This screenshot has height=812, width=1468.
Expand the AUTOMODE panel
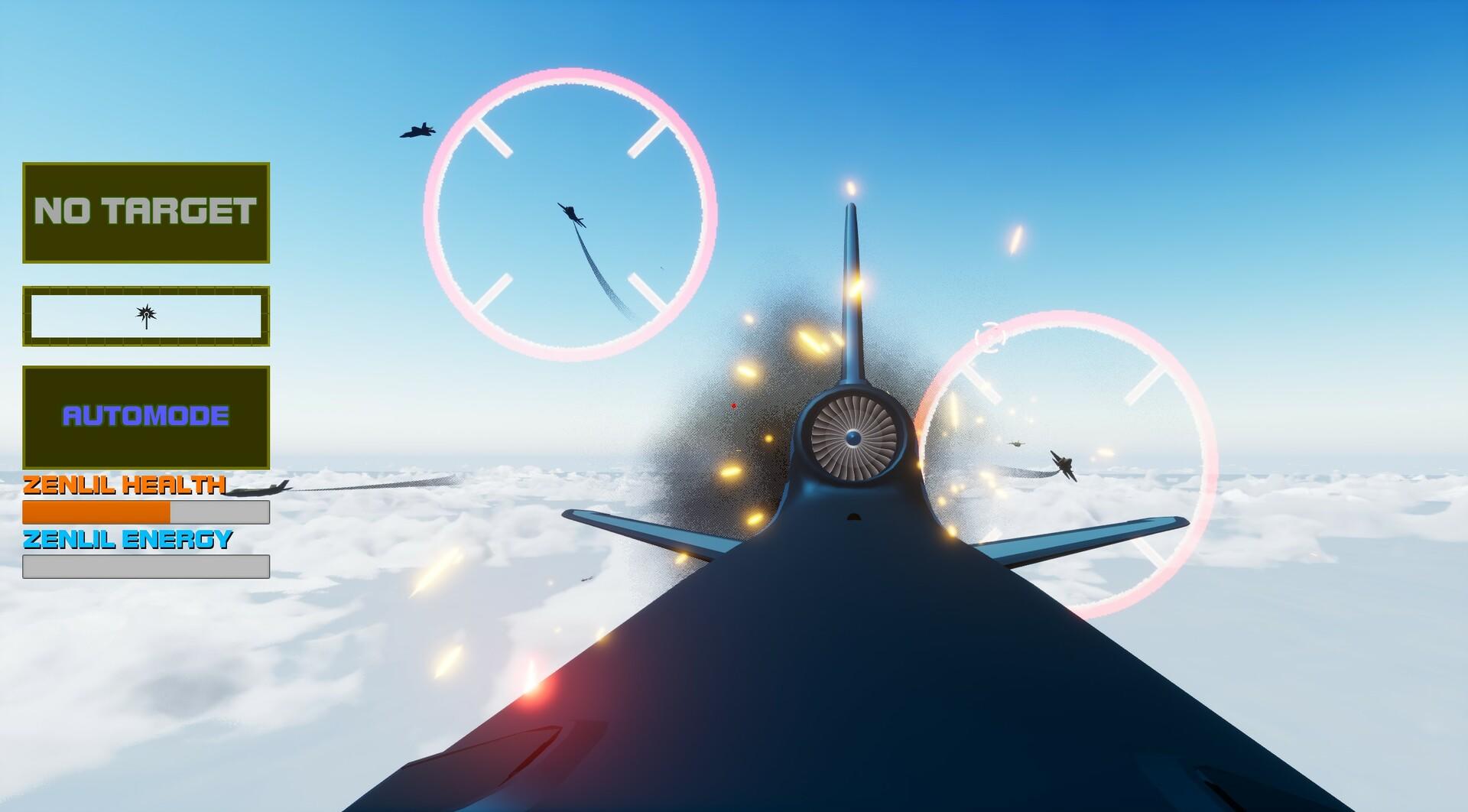pyautogui.click(x=145, y=417)
